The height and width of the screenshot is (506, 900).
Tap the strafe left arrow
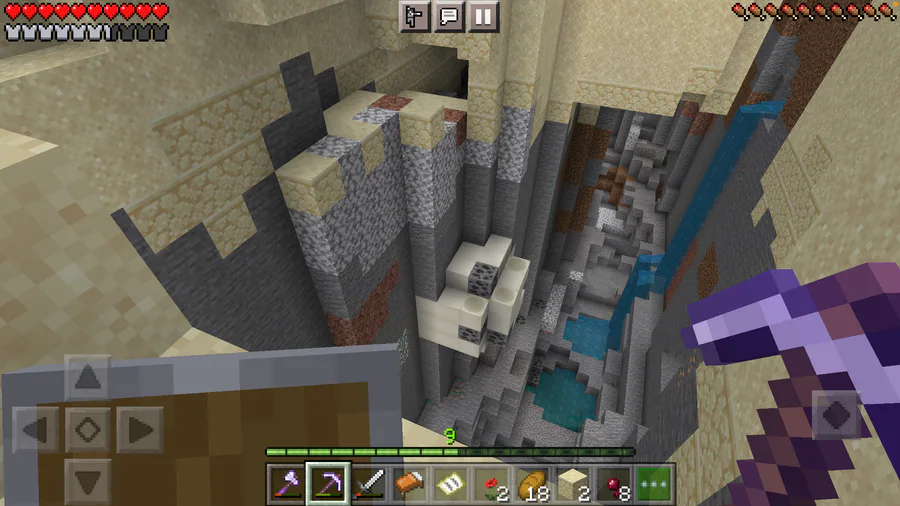[36, 431]
